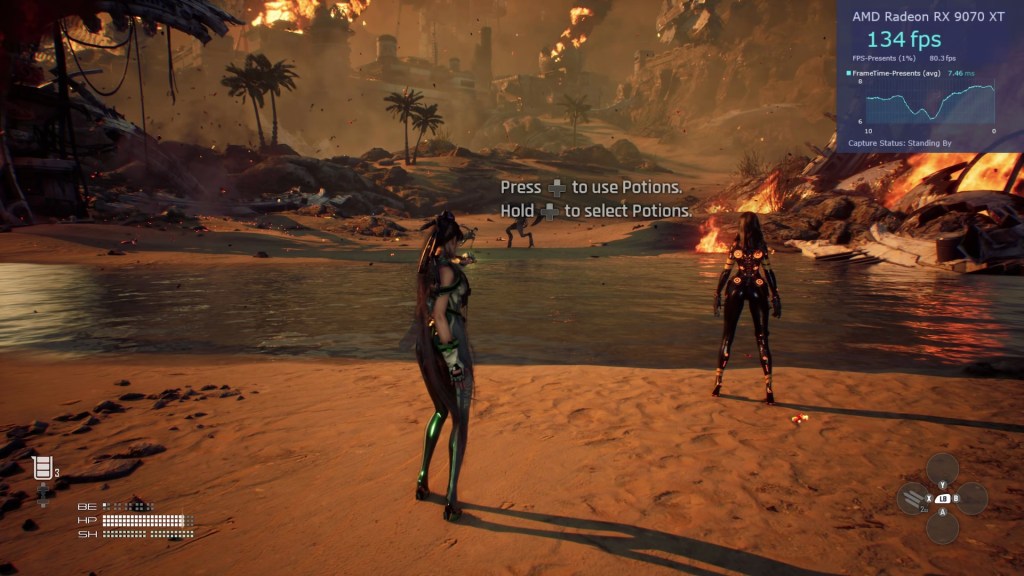This screenshot has height=576, width=1024.
Task: Click the frame time graph in overlay
Action: (930, 103)
